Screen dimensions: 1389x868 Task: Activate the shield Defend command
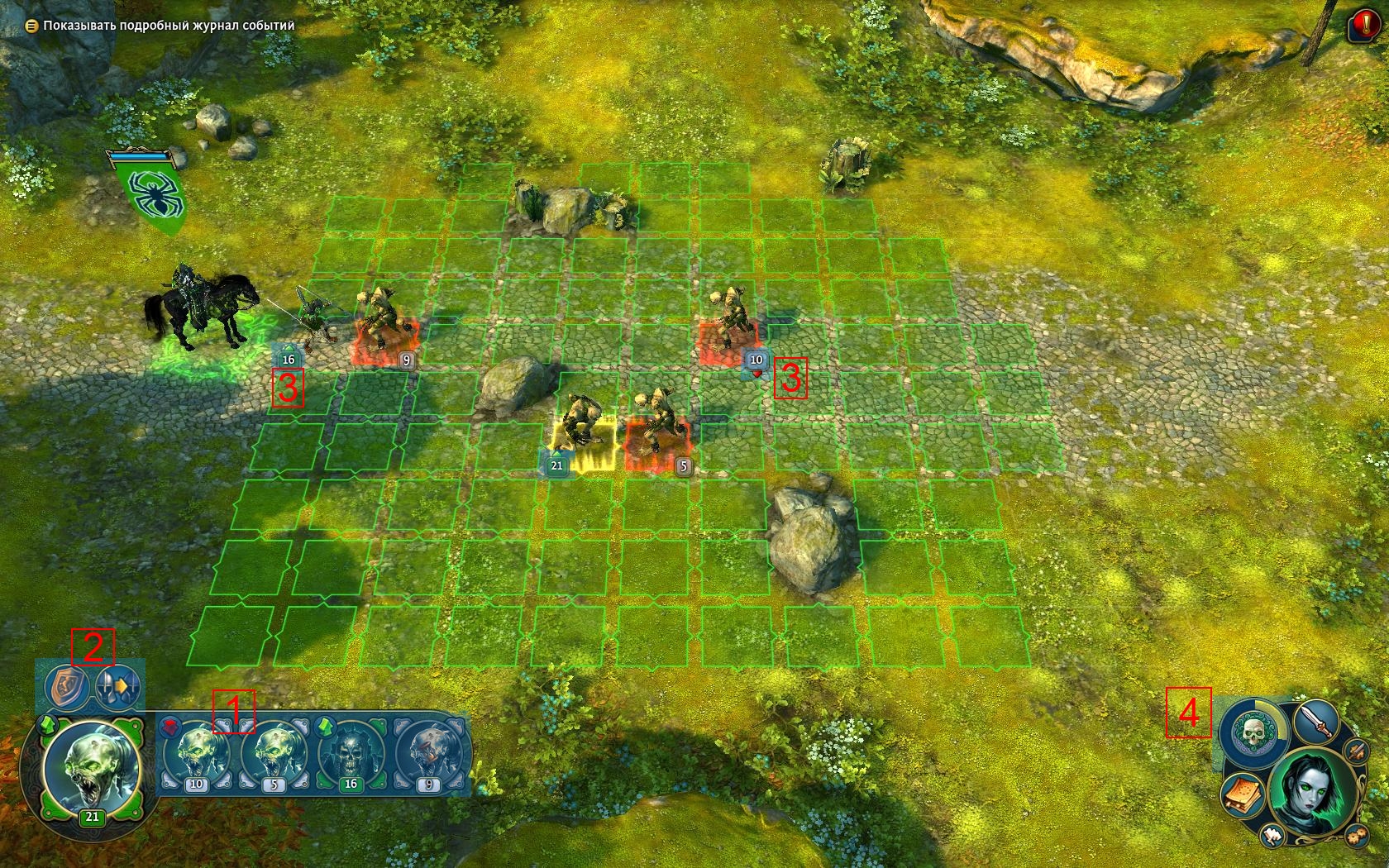pos(66,687)
